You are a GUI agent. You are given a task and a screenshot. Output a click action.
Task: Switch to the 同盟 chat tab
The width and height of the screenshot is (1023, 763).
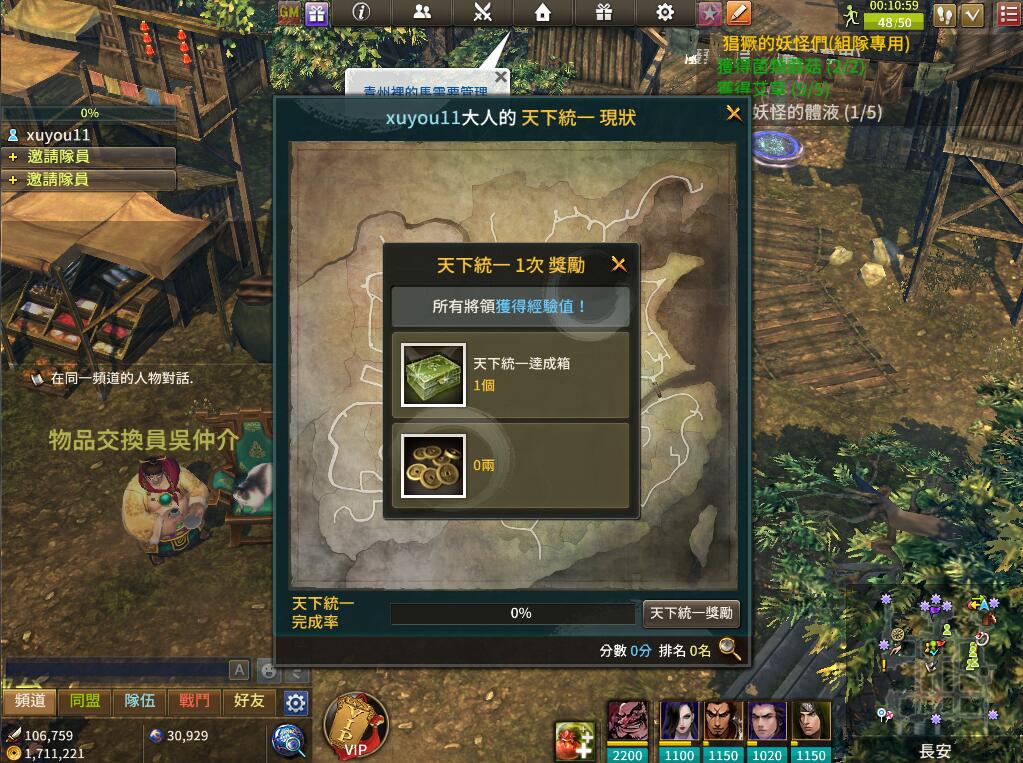(85, 701)
